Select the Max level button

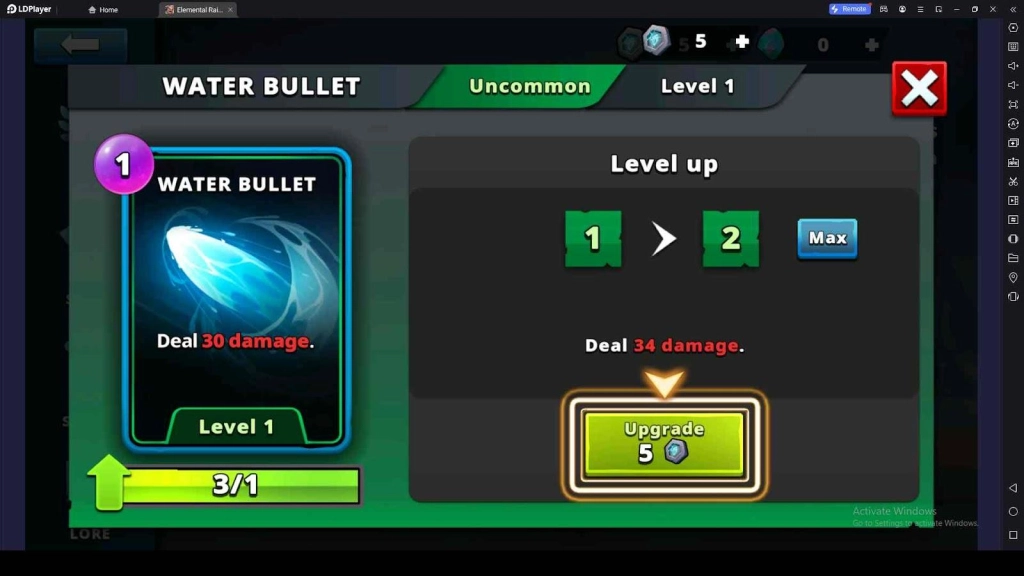pos(827,238)
